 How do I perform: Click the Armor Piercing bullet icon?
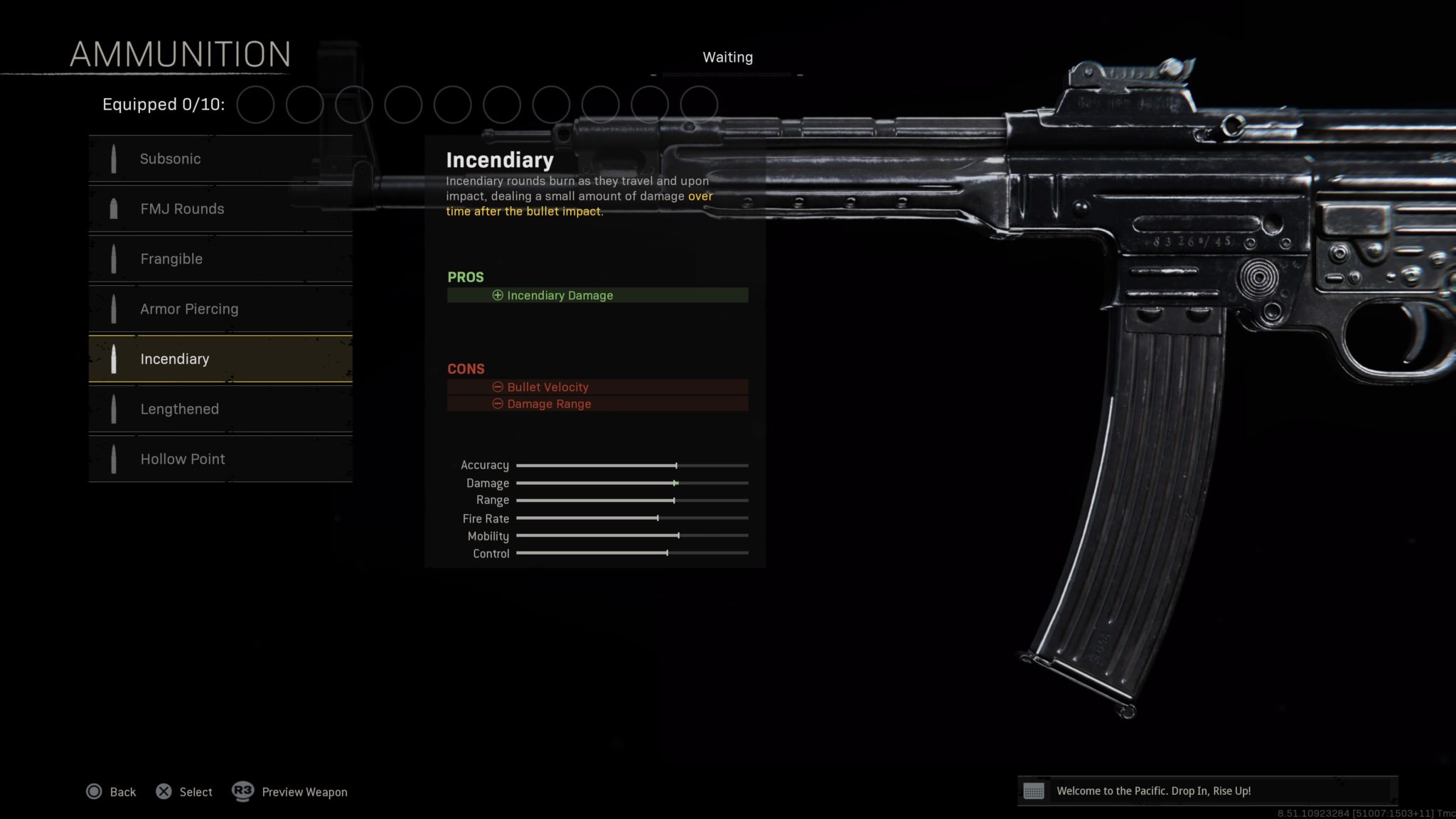pyautogui.click(x=114, y=309)
